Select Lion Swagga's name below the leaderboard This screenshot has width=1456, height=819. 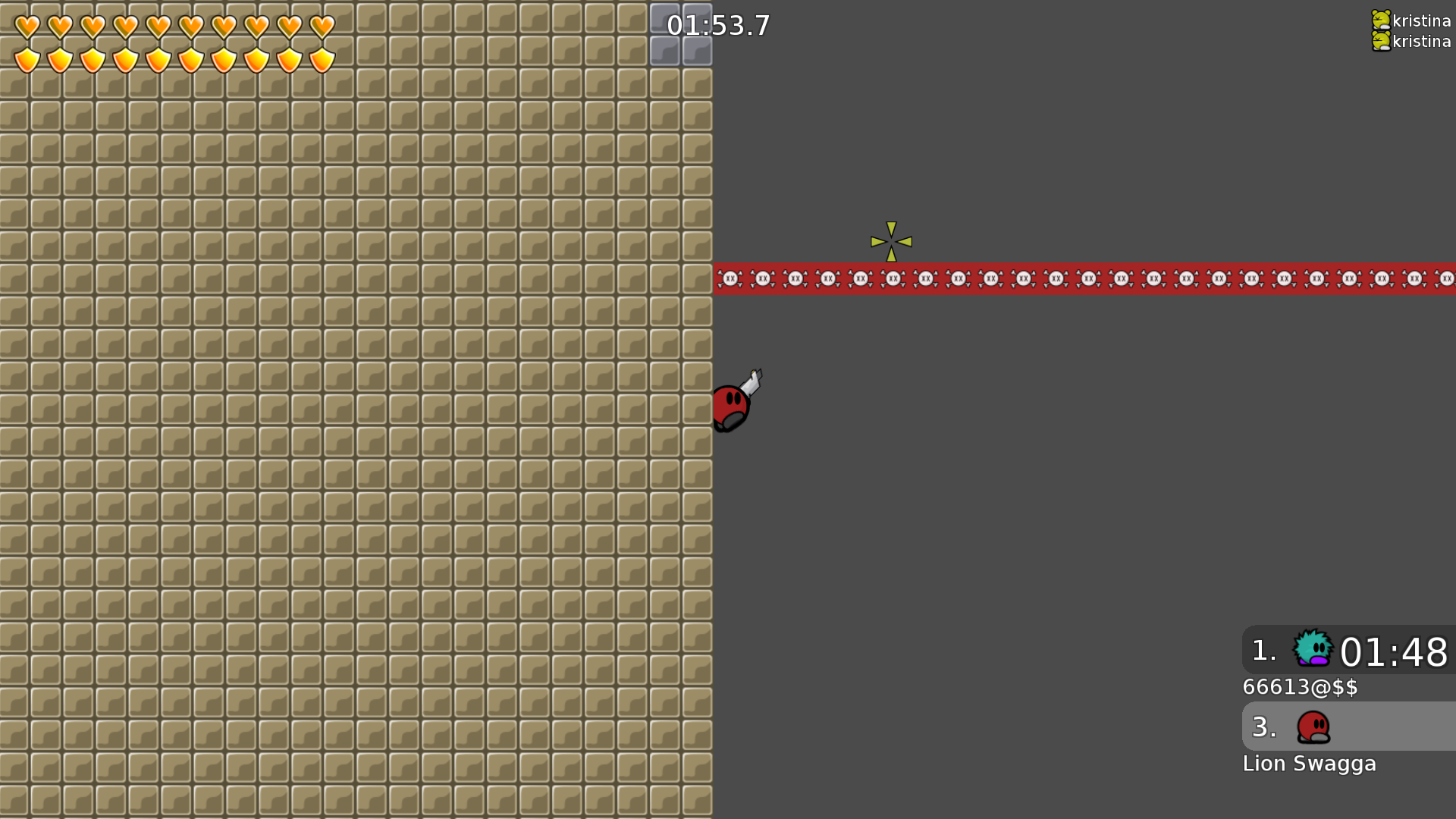[x=1310, y=764]
